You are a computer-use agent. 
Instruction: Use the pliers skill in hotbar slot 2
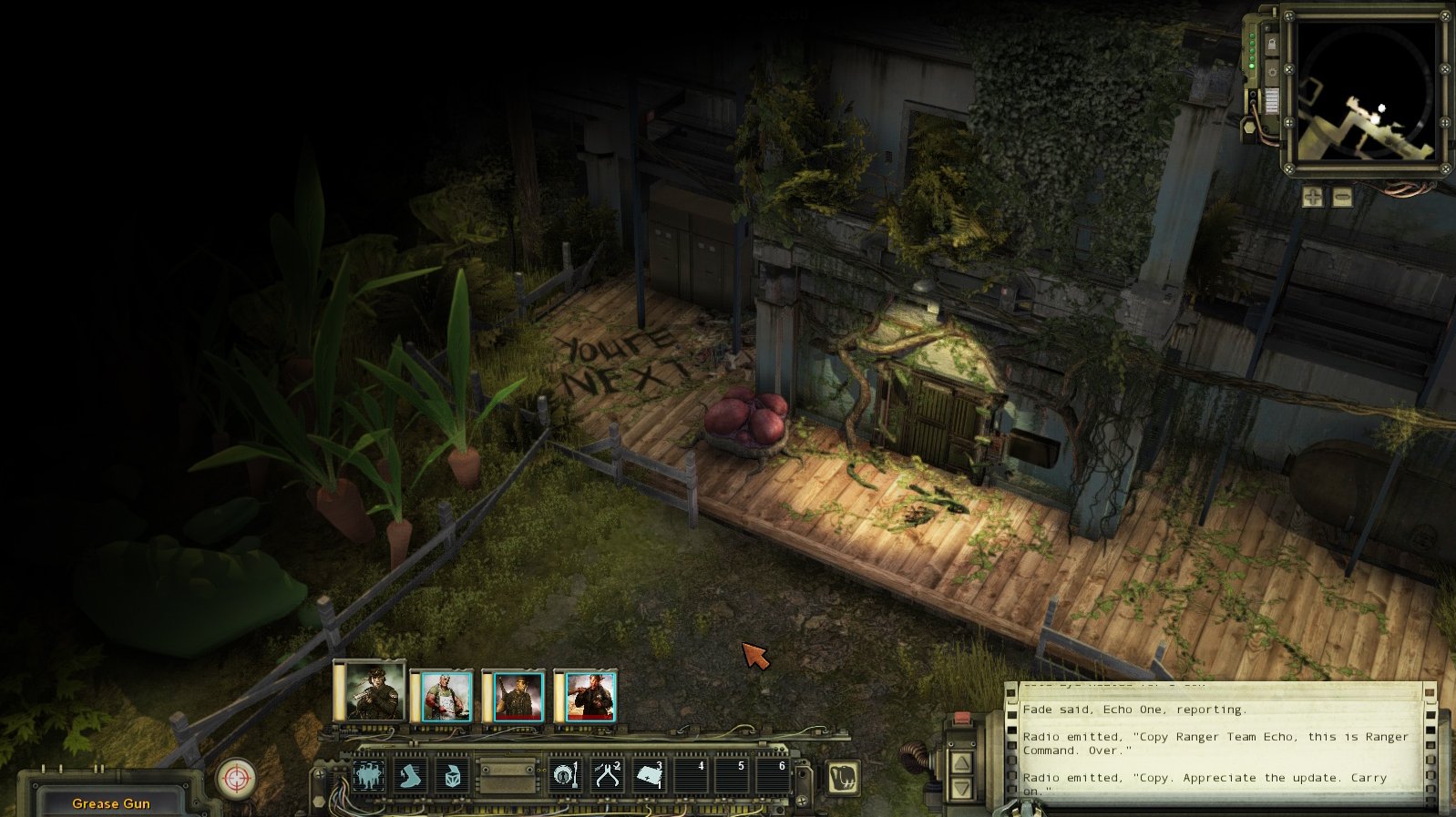pyautogui.click(x=608, y=777)
